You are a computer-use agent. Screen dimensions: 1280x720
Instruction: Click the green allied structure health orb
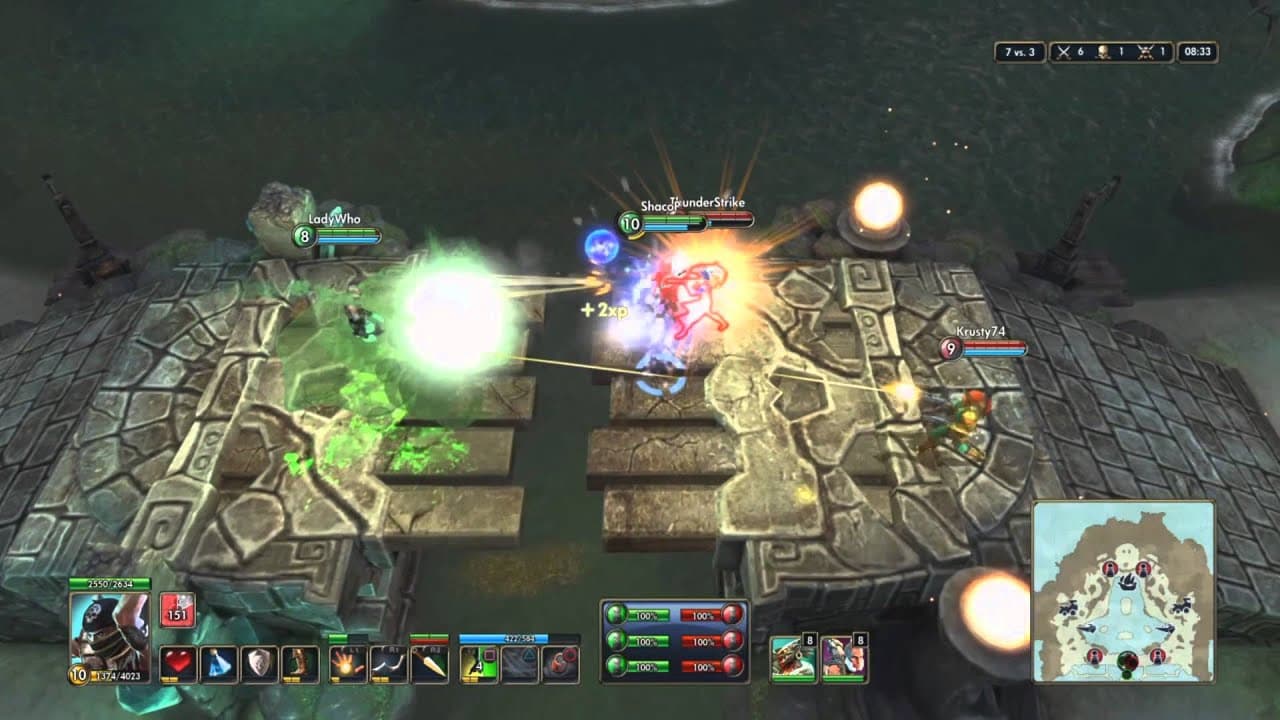pos(618,613)
